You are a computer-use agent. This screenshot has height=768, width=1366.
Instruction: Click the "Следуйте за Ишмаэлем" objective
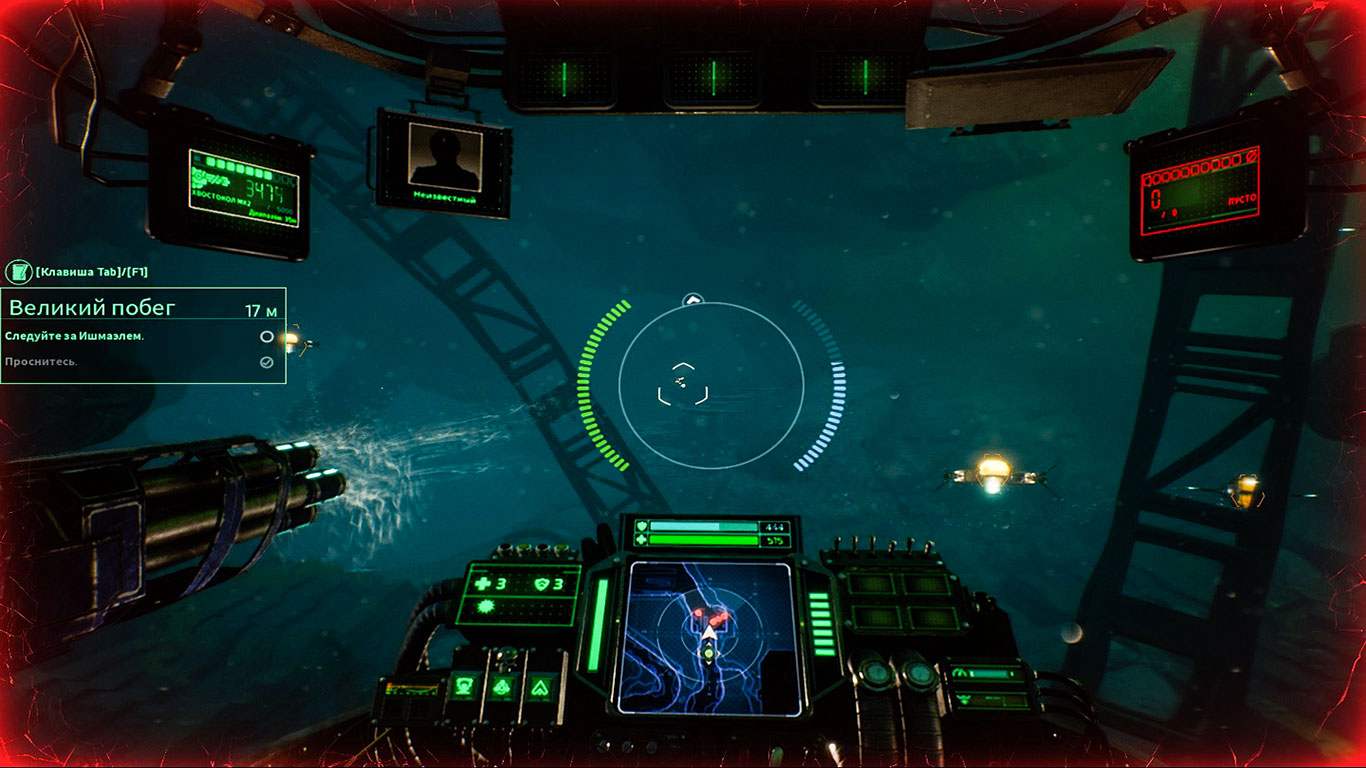75,336
